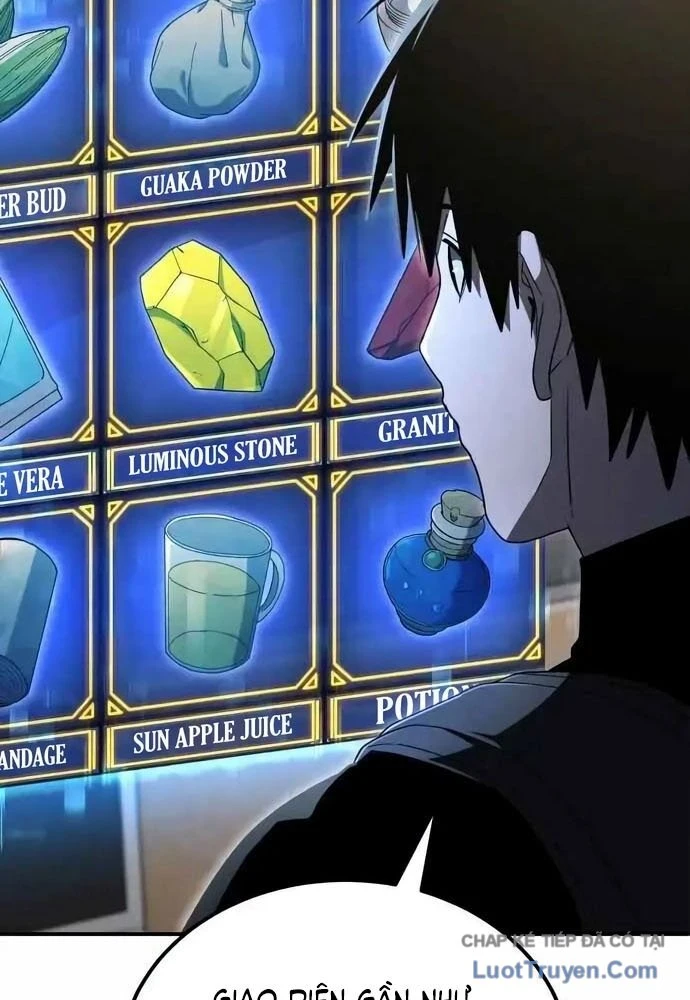The width and height of the screenshot is (690, 1000).
Task: Open the LuotTruyen.Com watermark link
Action: (565, 969)
